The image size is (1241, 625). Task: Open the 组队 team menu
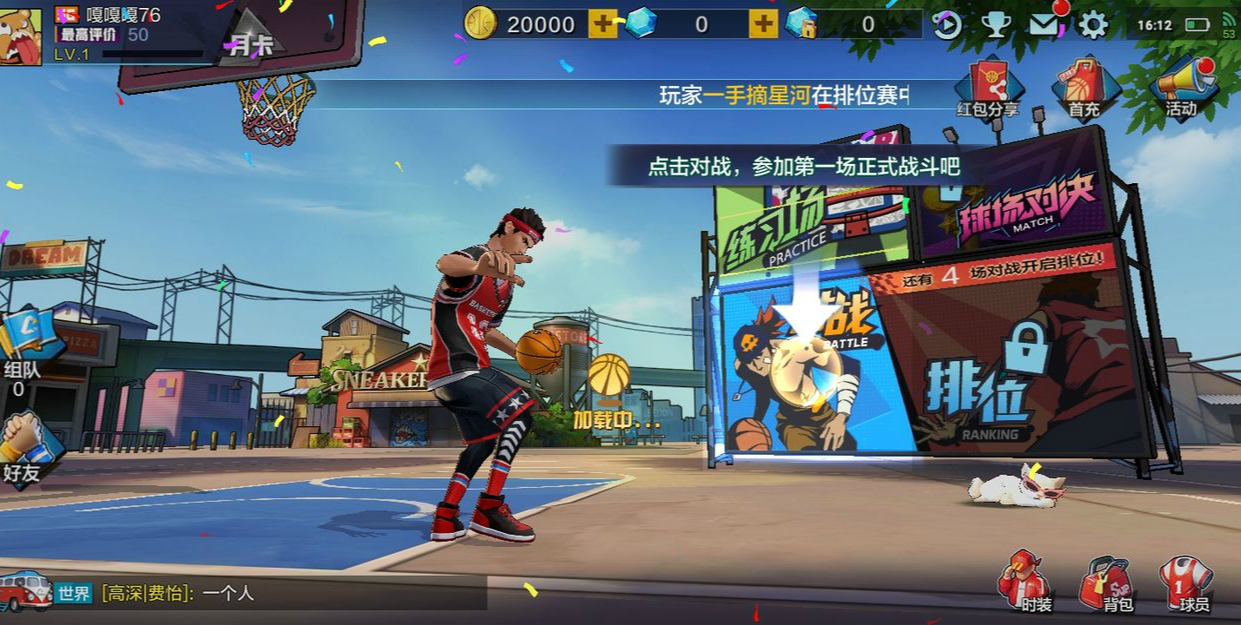coord(25,350)
